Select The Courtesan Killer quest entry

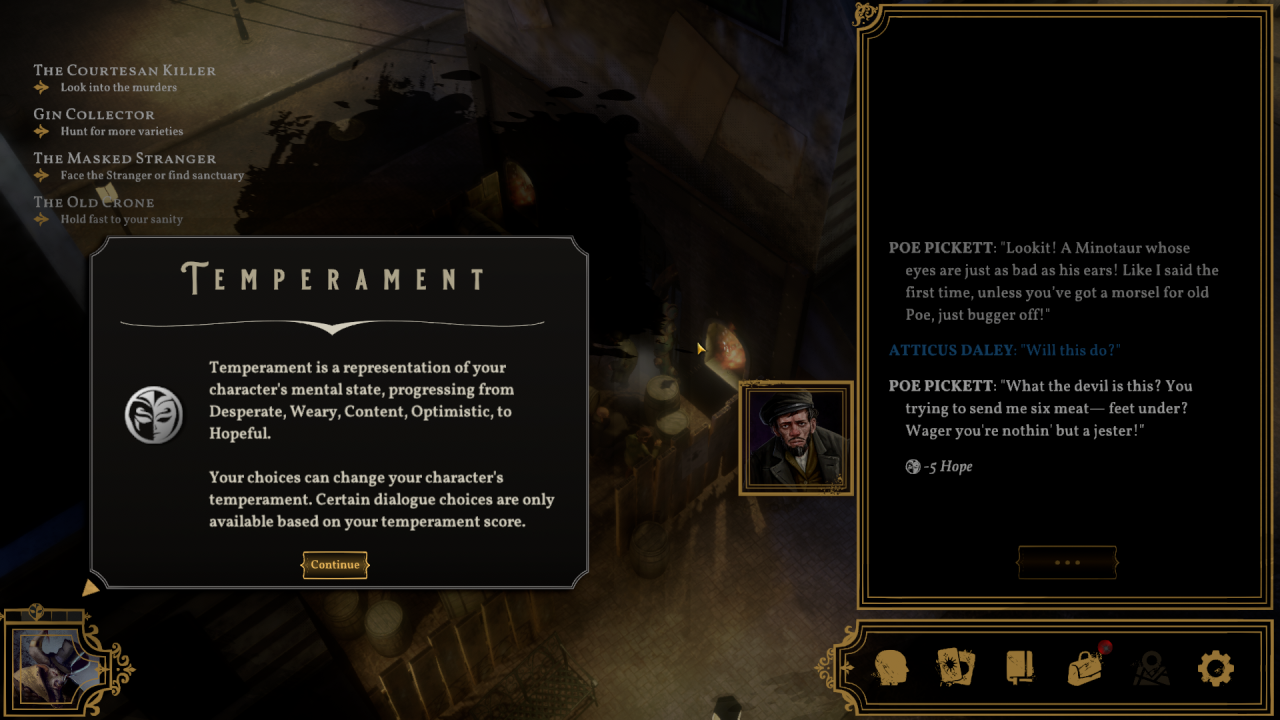(124, 71)
